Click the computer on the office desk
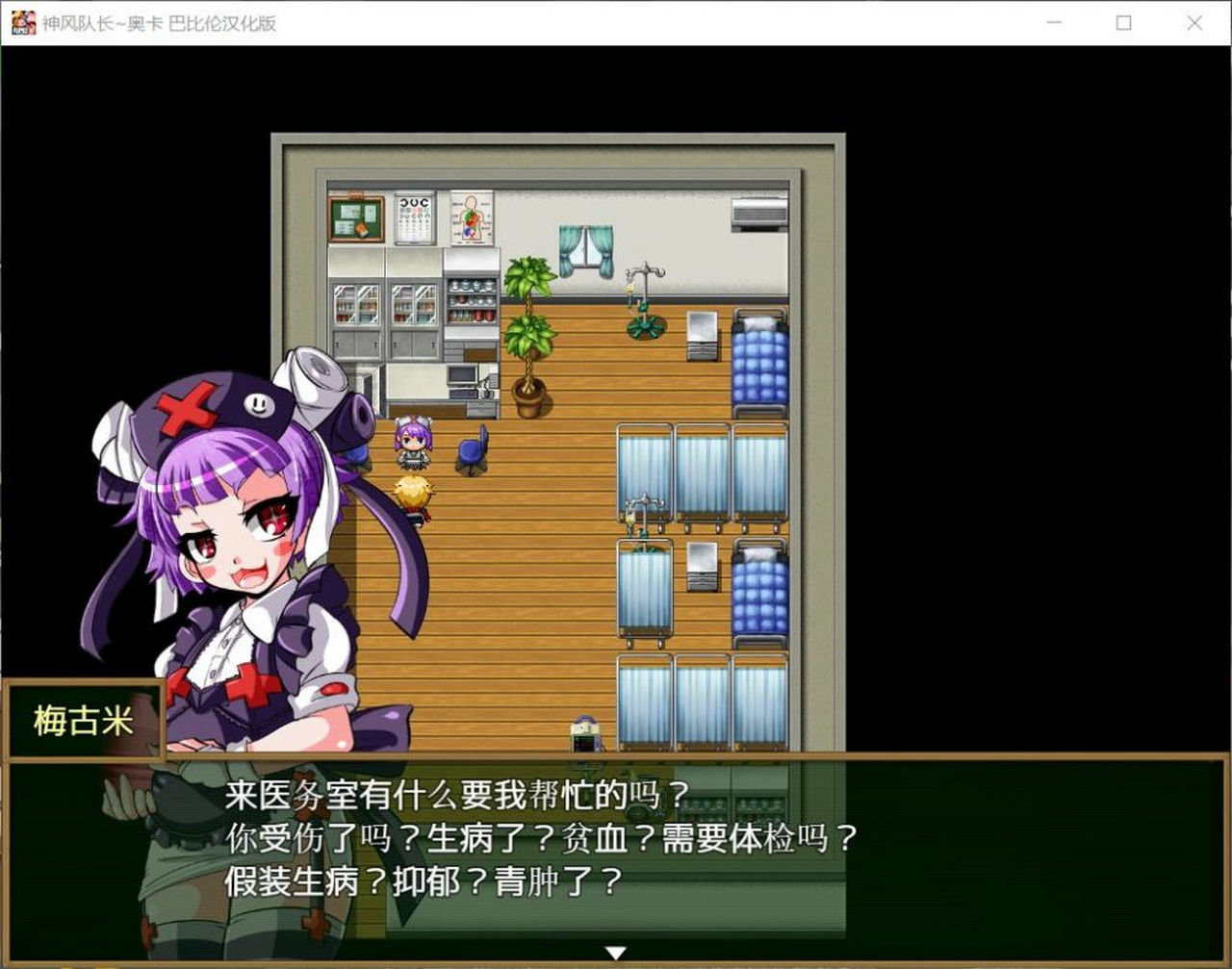 (462, 375)
